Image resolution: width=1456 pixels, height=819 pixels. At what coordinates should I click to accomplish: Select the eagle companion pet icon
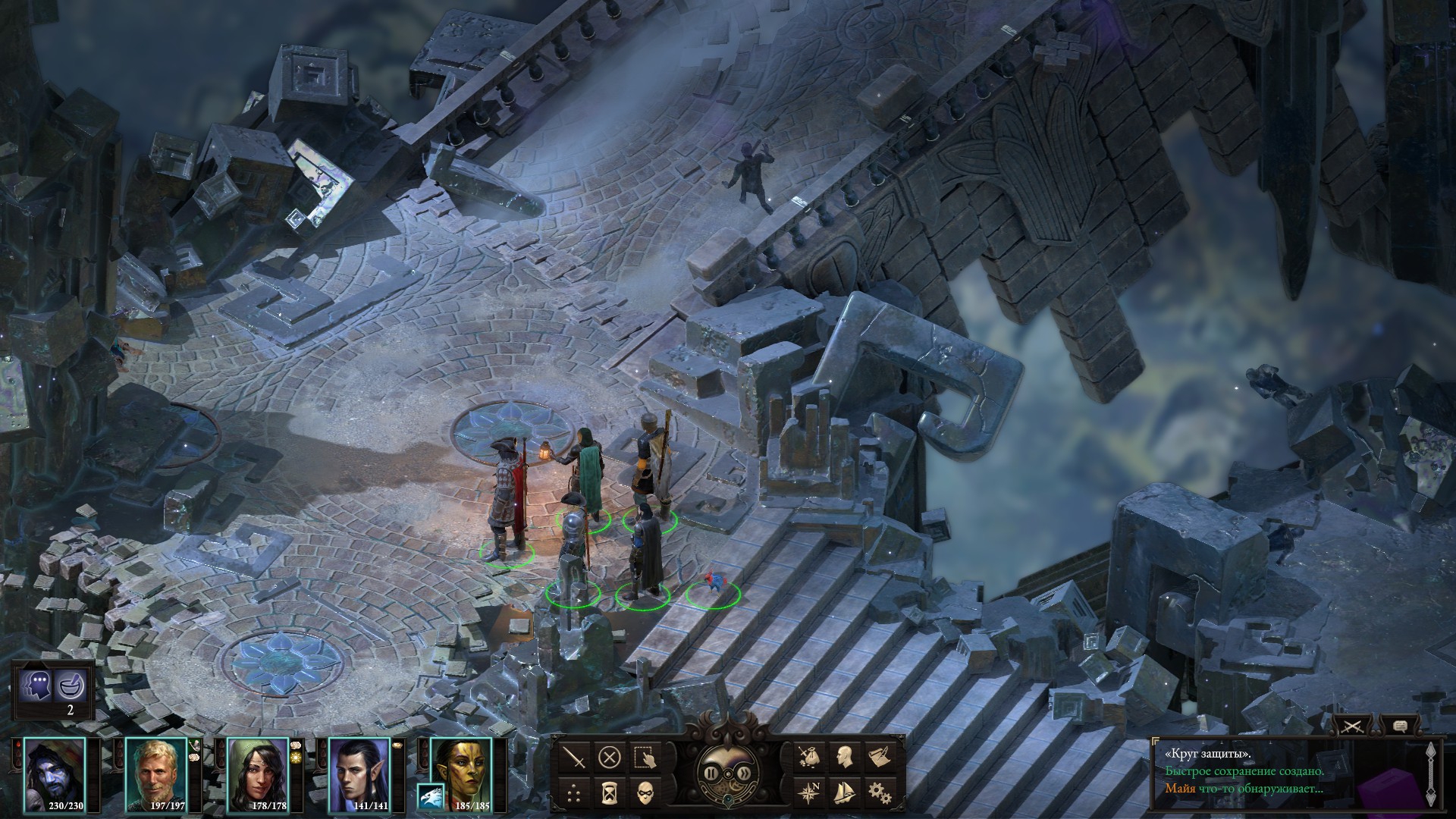point(430,795)
